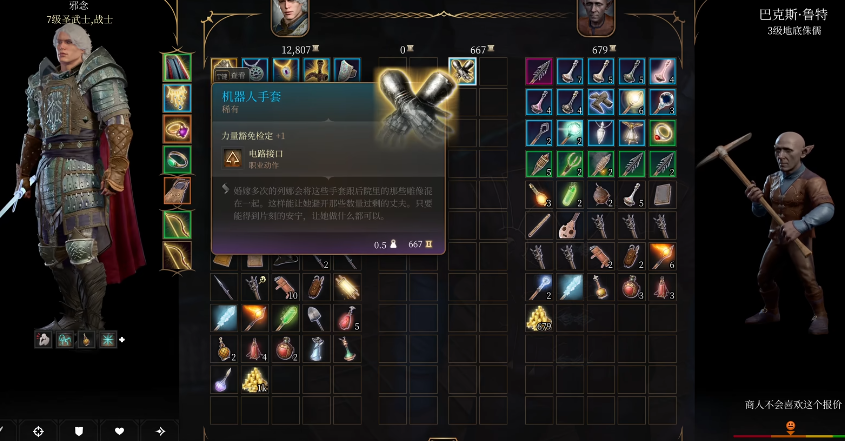Pick the merchant's gold coin pile

click(540, 319)
